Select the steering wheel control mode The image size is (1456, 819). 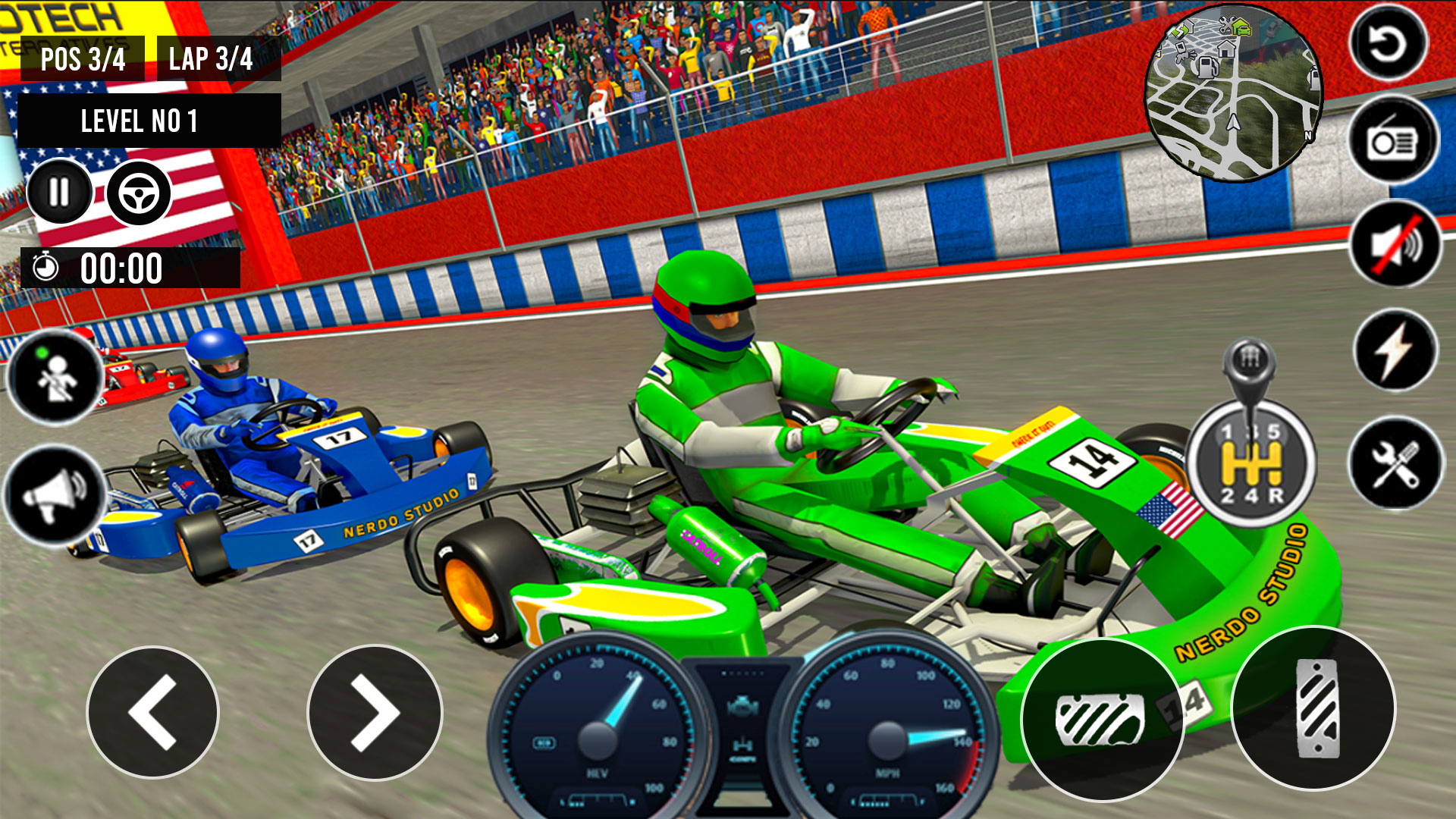click(138, 192)
